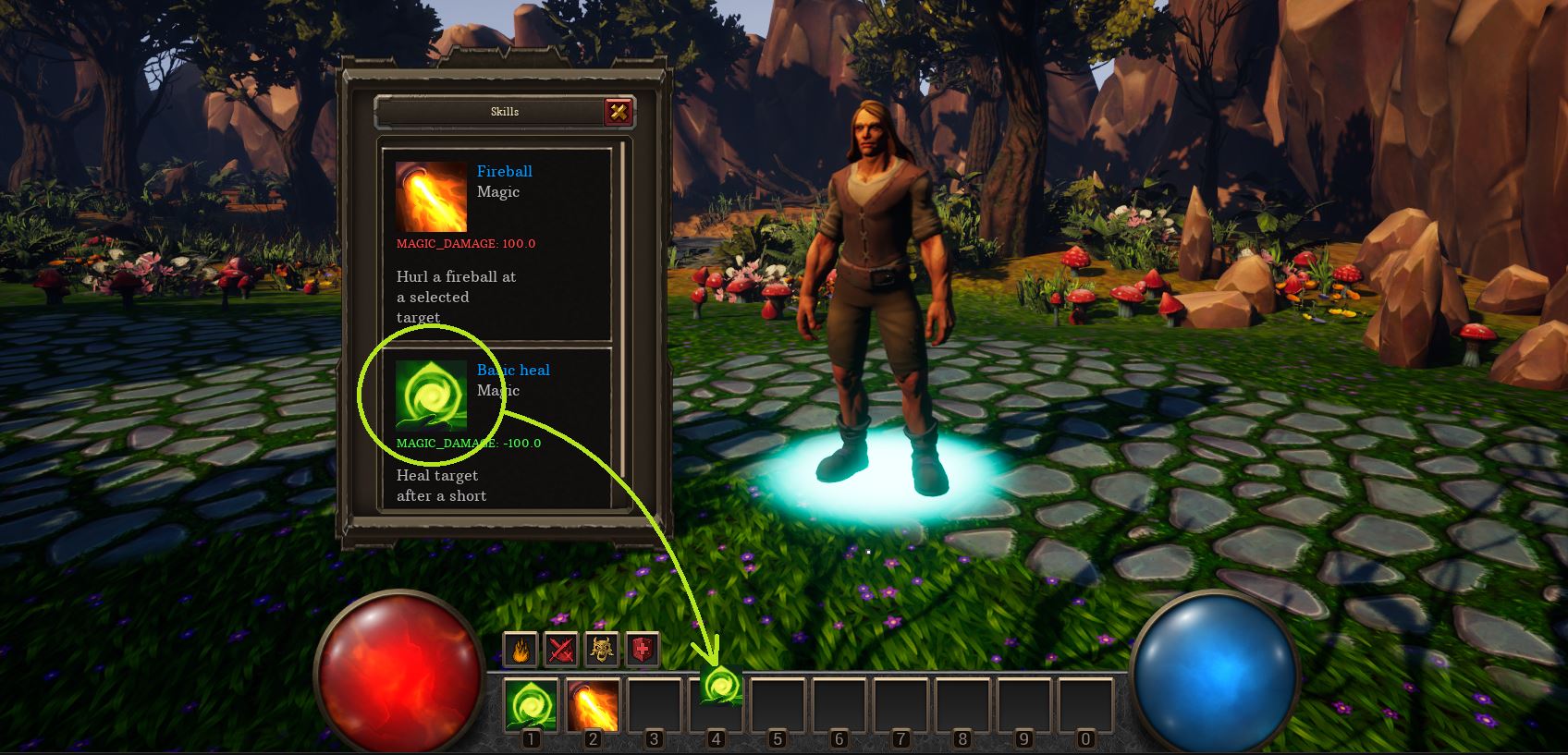Select the Fireball skill icon in Skills list
This screenshot has width=1568, height=755.
tap(431, 197)
